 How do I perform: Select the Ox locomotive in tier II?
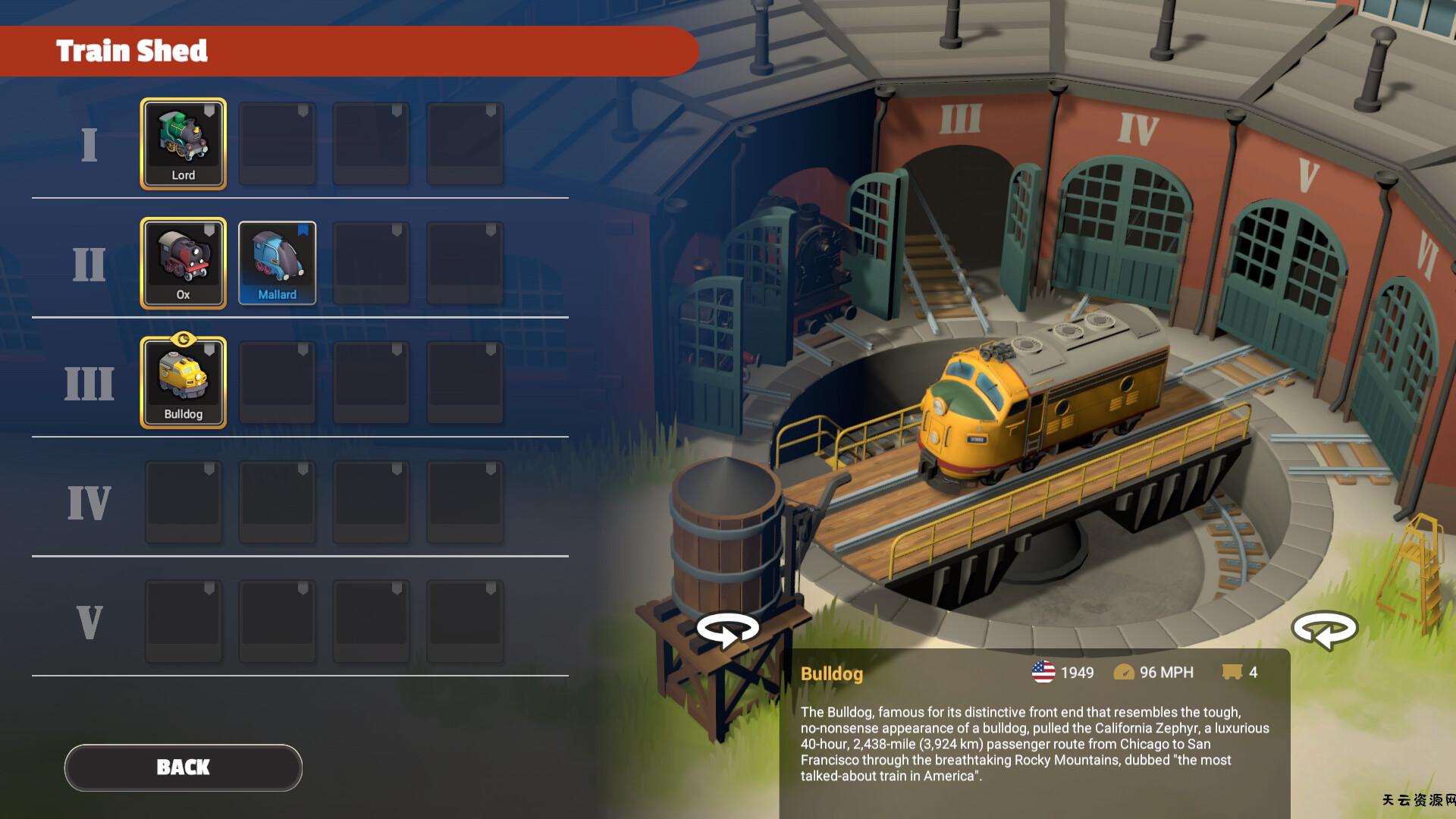coord(184,263)
